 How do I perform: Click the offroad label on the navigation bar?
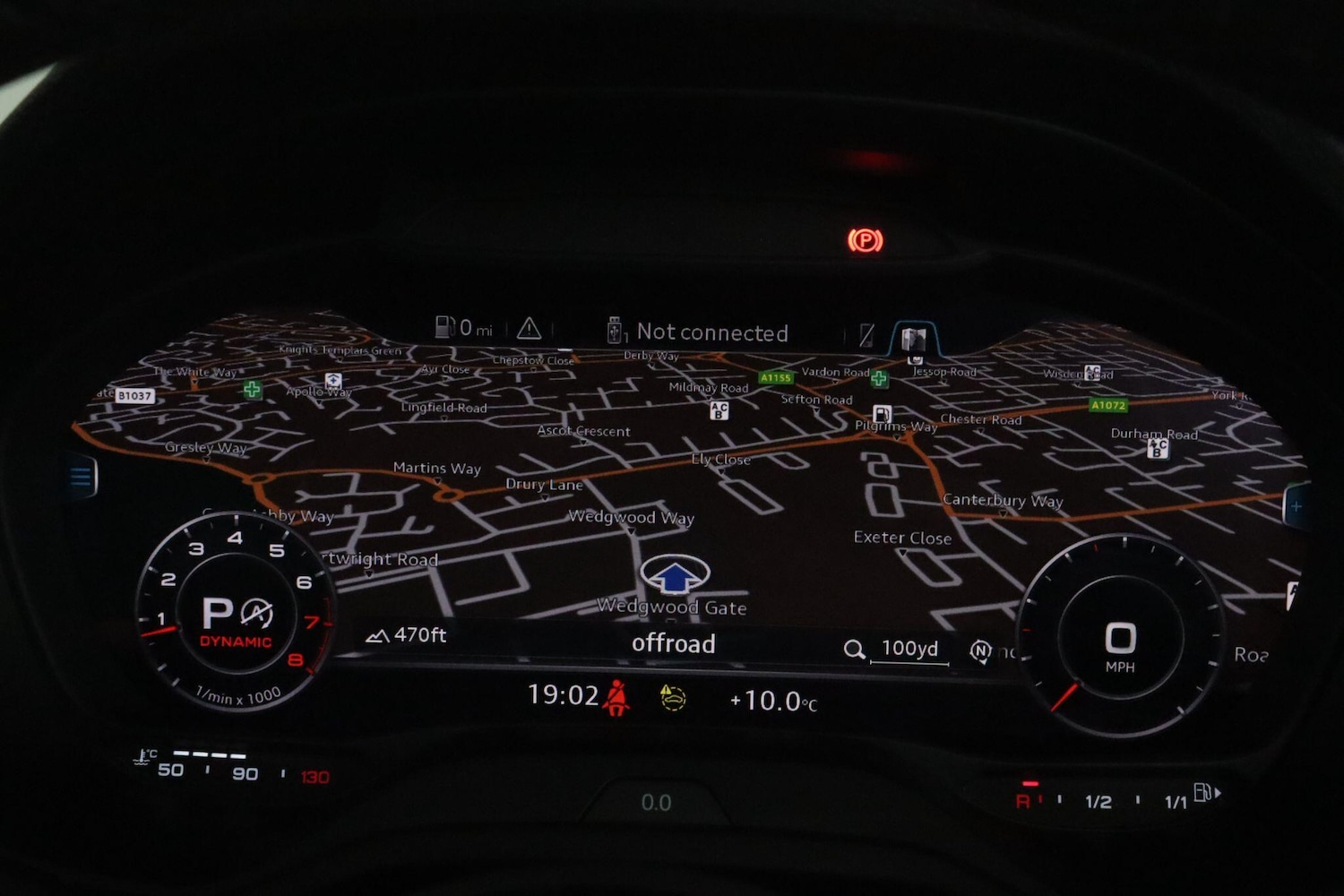tap(674, 644)
